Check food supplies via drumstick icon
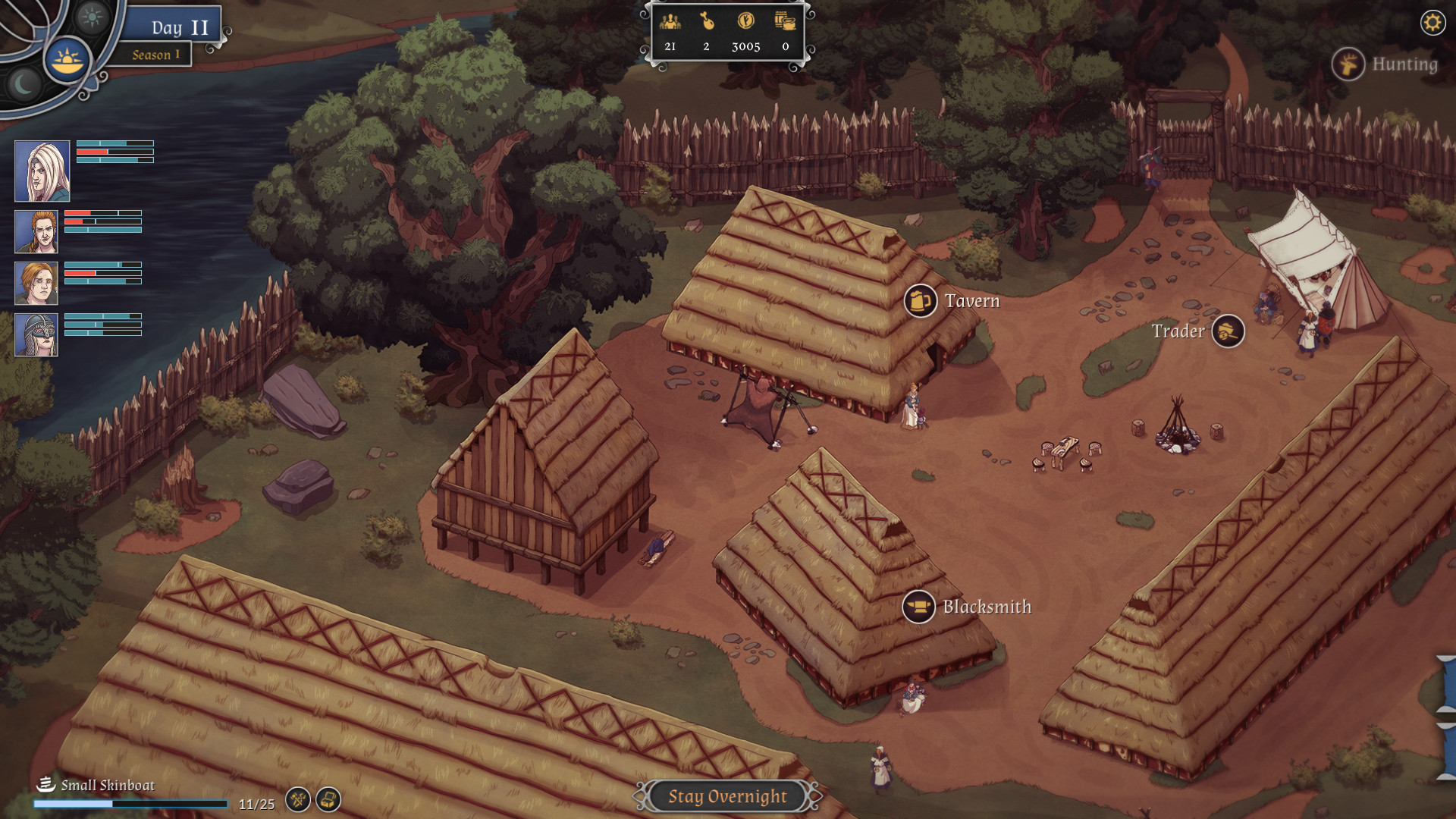 click(709, 23)
